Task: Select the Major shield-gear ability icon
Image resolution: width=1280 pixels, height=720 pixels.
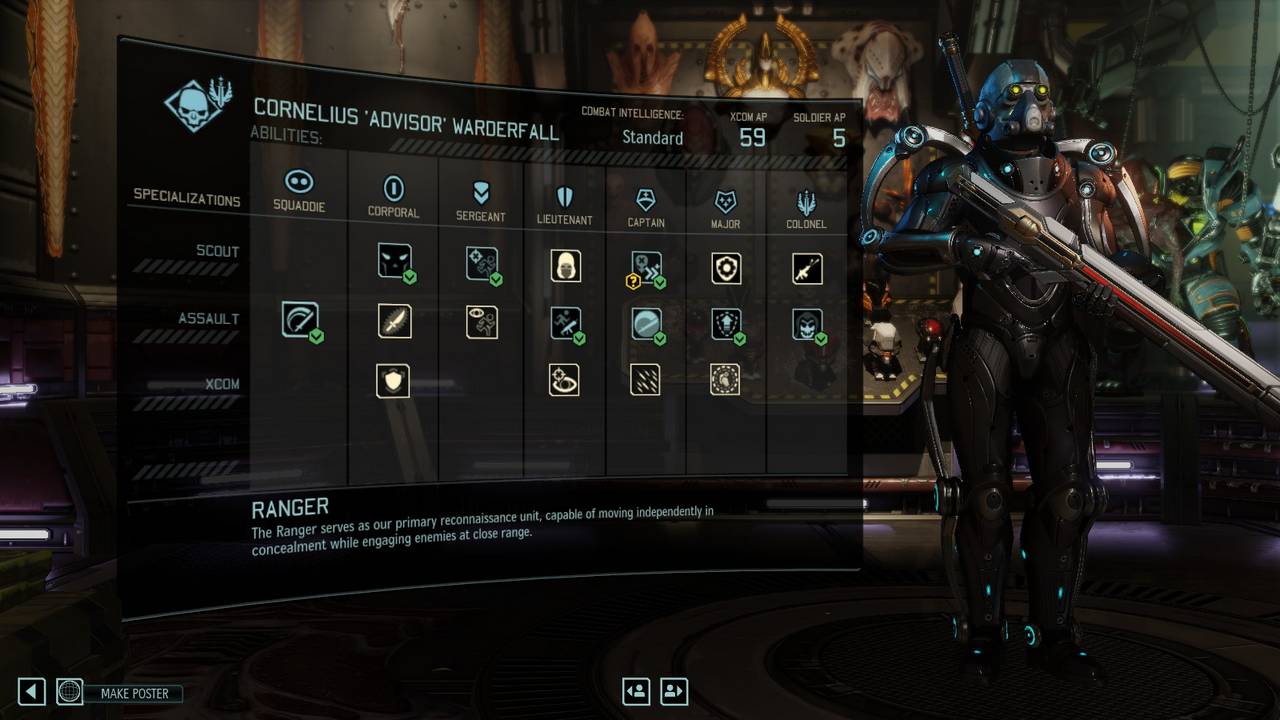Action: [726, 268]
